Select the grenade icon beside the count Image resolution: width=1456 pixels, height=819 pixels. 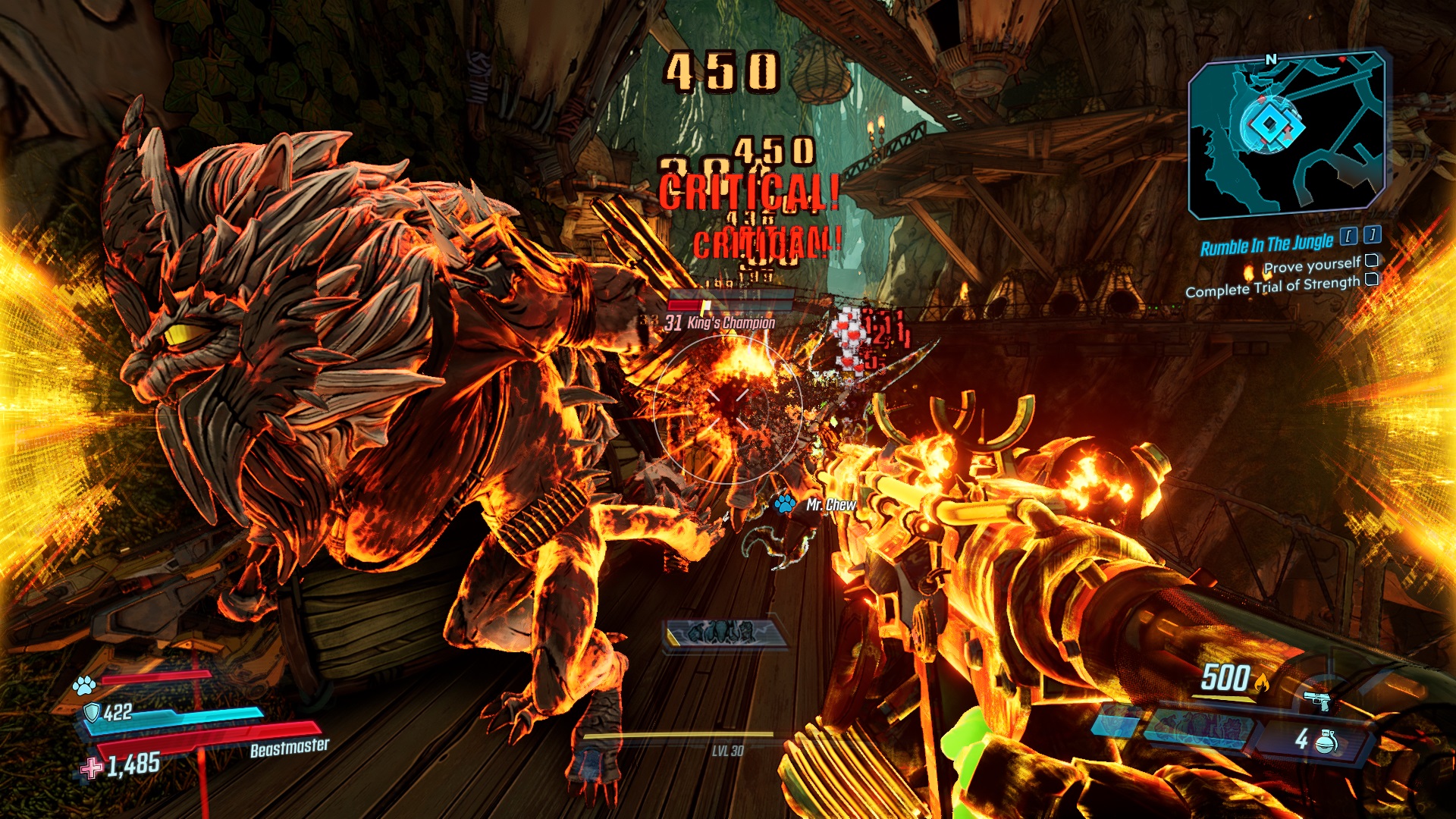[x=1326, y=742]
